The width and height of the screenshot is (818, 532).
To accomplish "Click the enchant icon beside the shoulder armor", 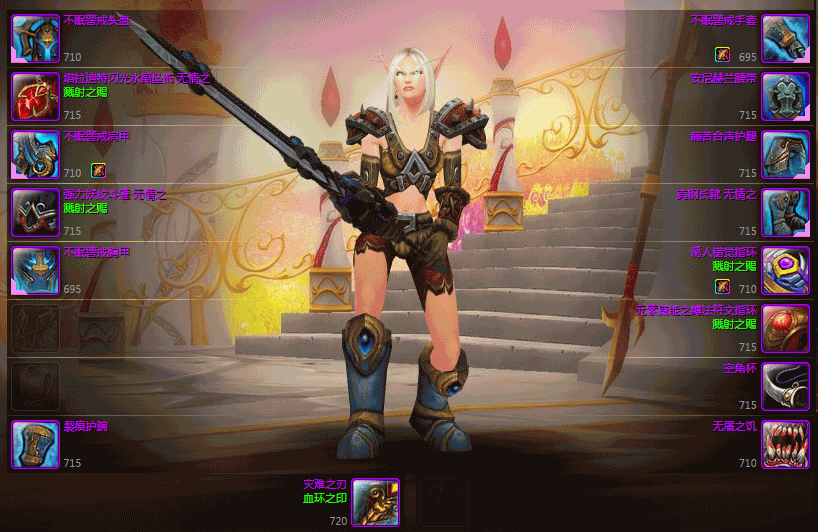I will pyautogui.click(x=98, y=170).
